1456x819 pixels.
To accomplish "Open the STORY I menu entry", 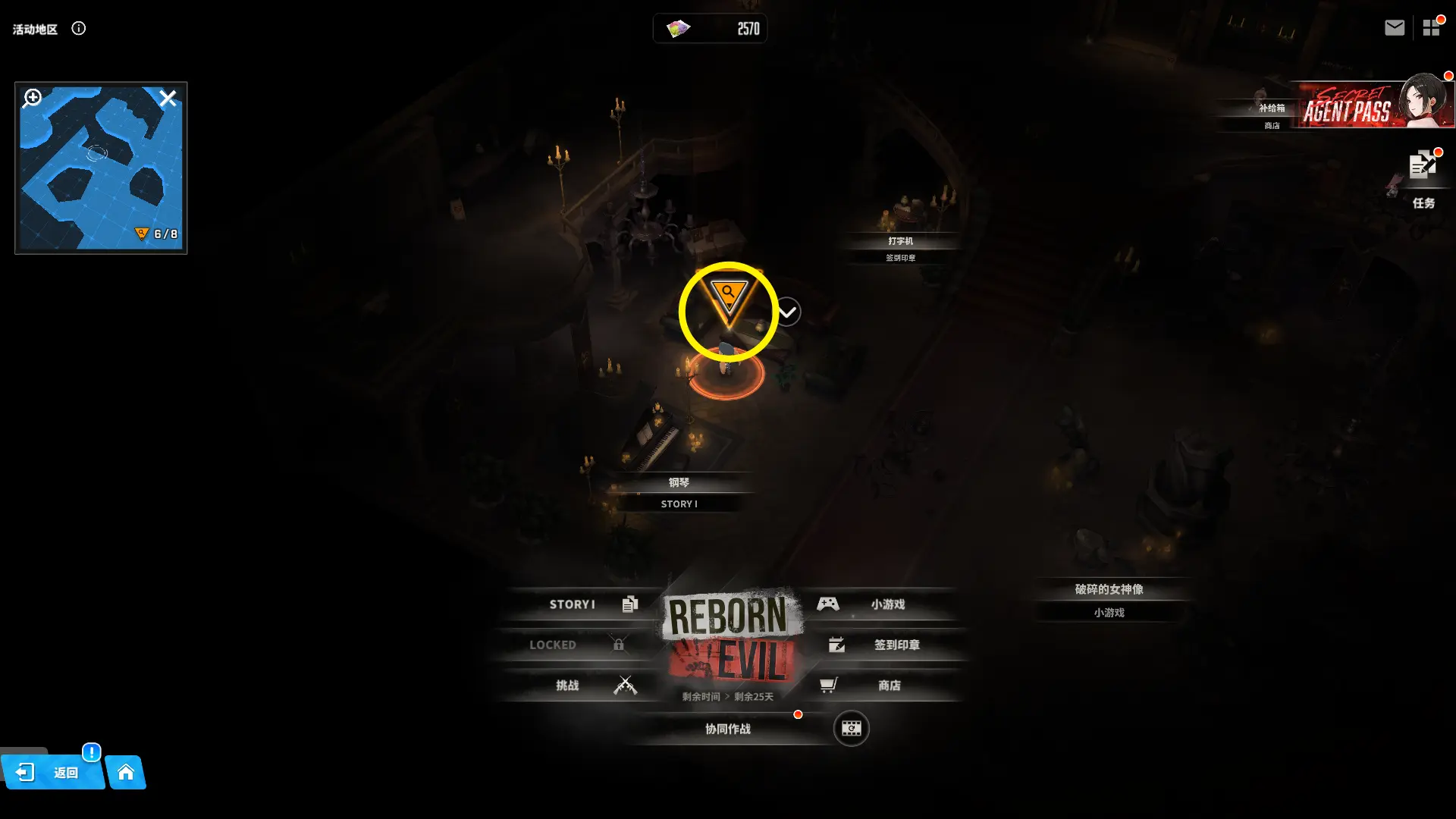I will (x=584, y=604).
